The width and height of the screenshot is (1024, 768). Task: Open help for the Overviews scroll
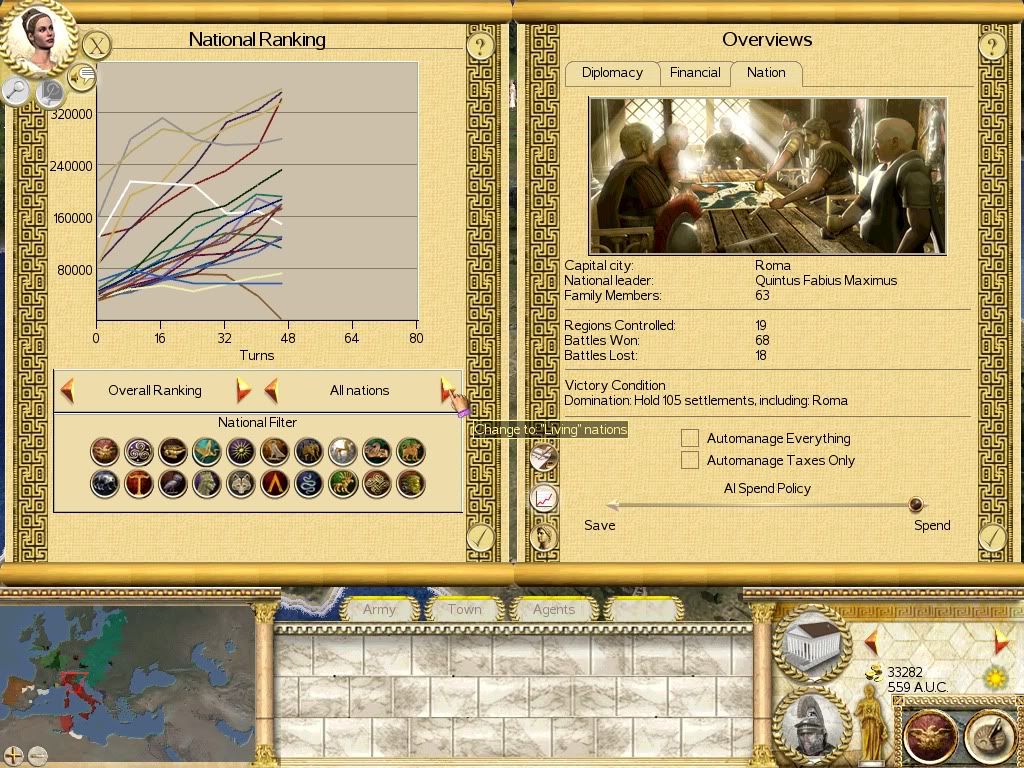(991, 45)
